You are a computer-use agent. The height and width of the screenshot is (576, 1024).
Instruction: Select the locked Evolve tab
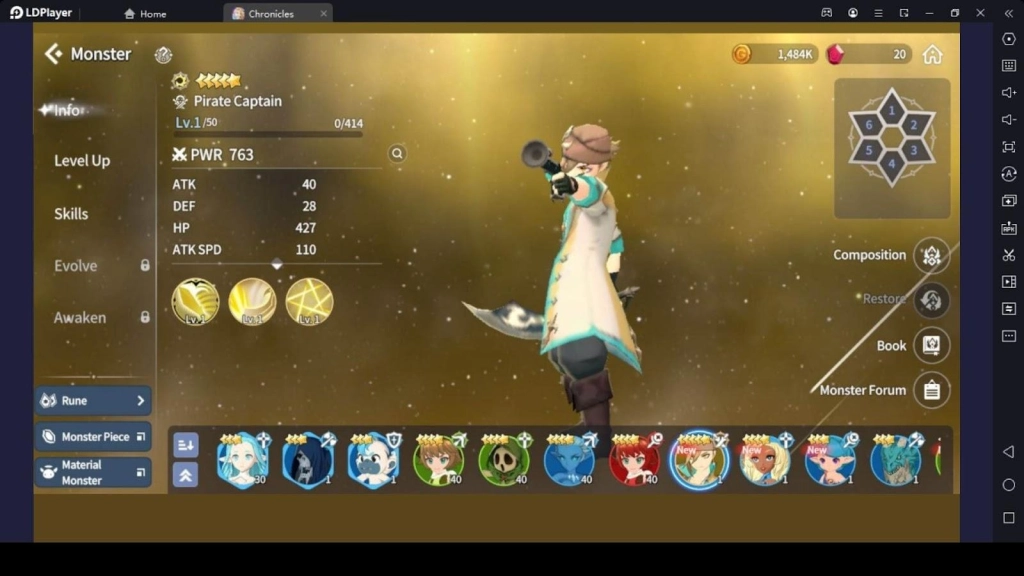(x=76, y=266)
